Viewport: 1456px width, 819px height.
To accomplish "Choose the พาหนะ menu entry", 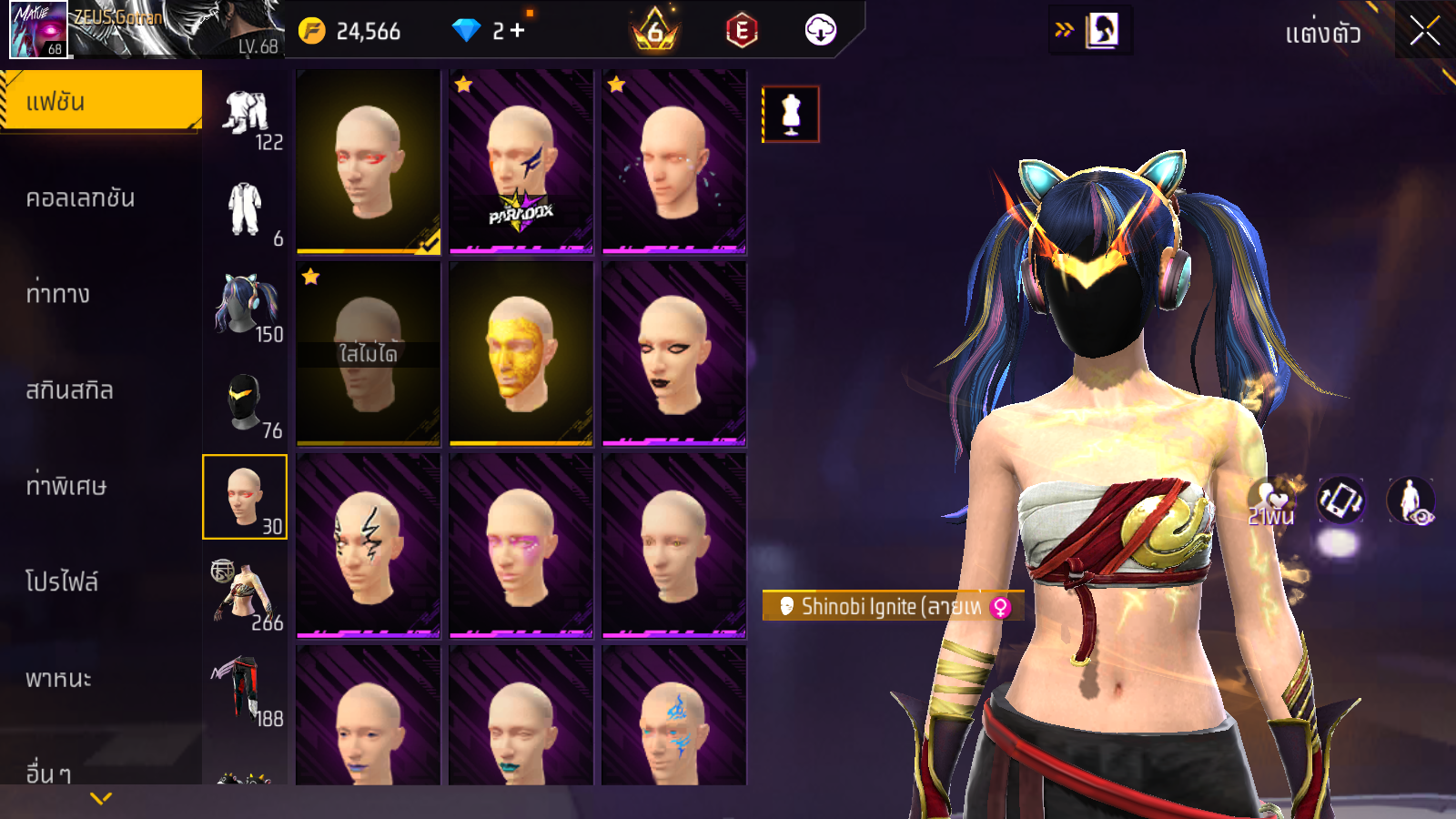I will tap(59, 679).
